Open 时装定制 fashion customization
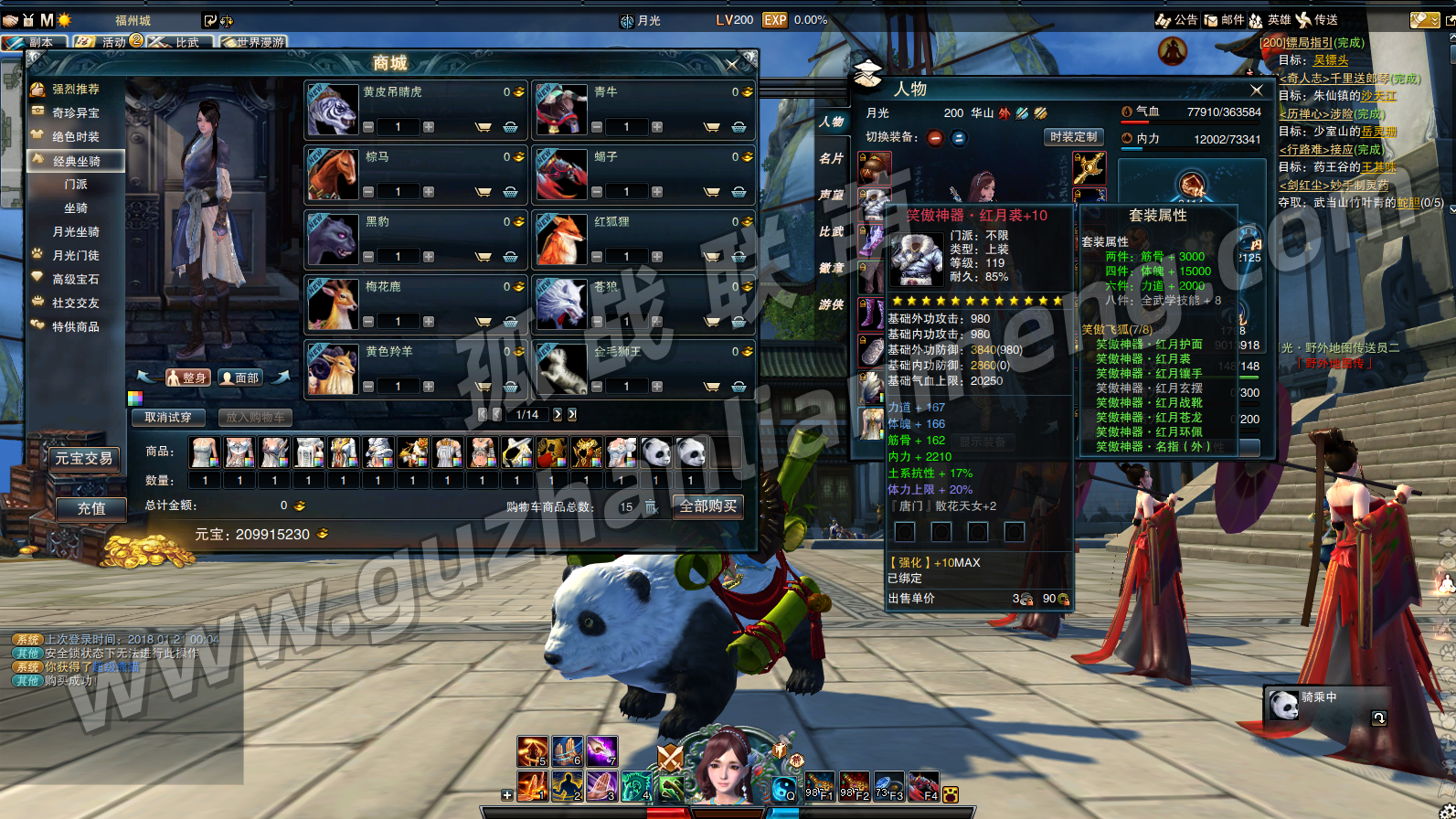 (1073, 137)
